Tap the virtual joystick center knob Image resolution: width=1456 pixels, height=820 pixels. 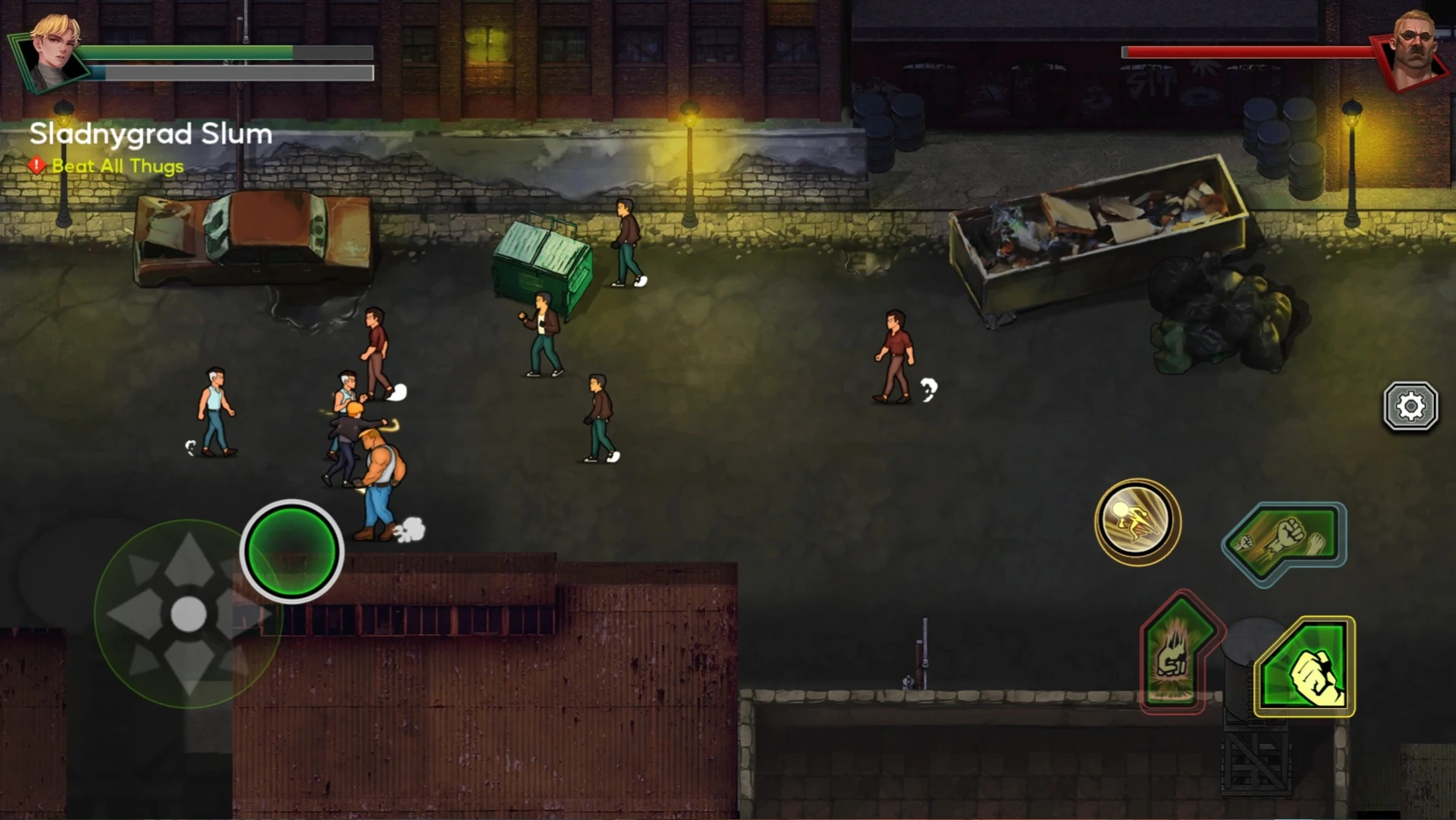tap(188, 614)
